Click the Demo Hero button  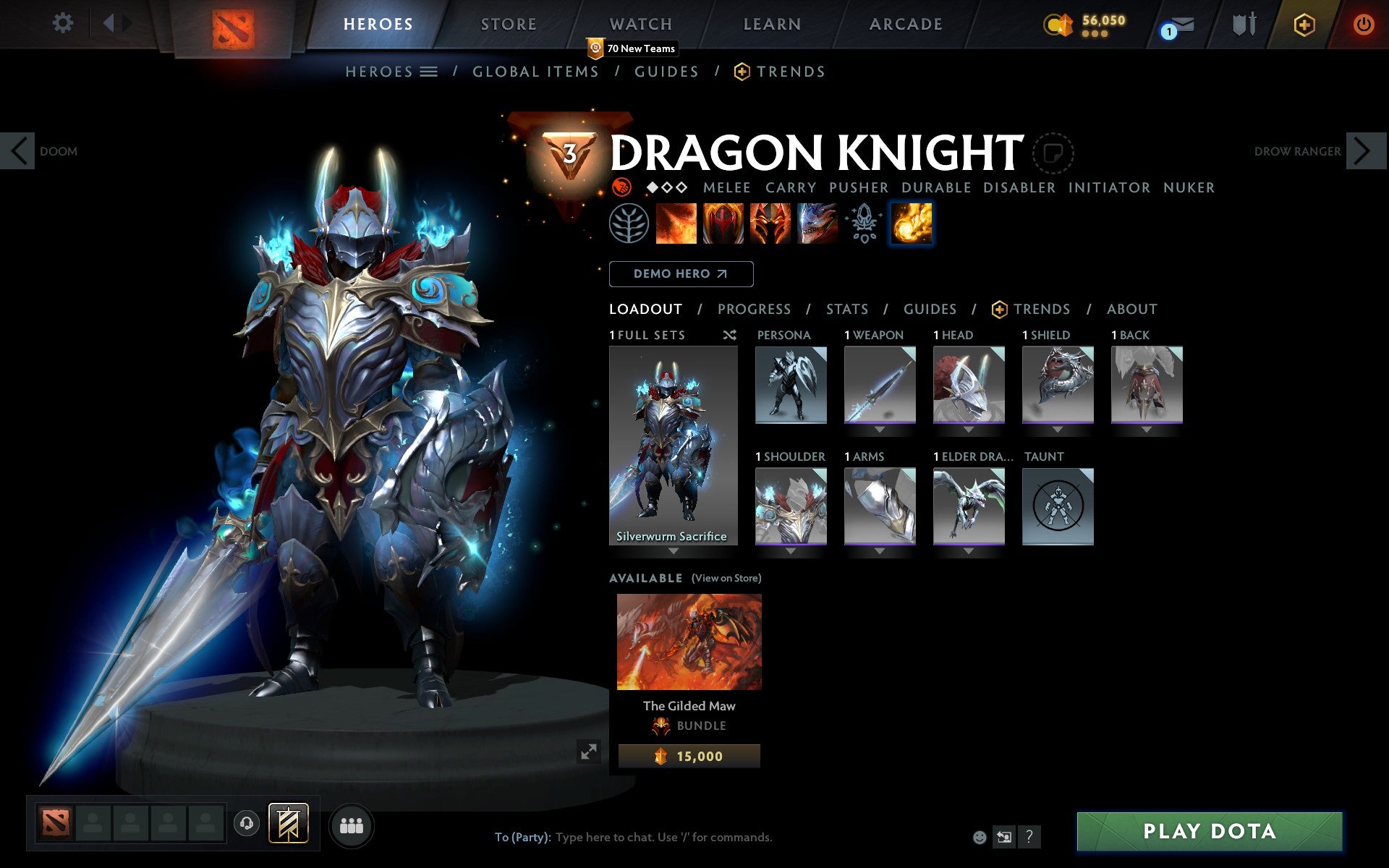coord(681,274)
